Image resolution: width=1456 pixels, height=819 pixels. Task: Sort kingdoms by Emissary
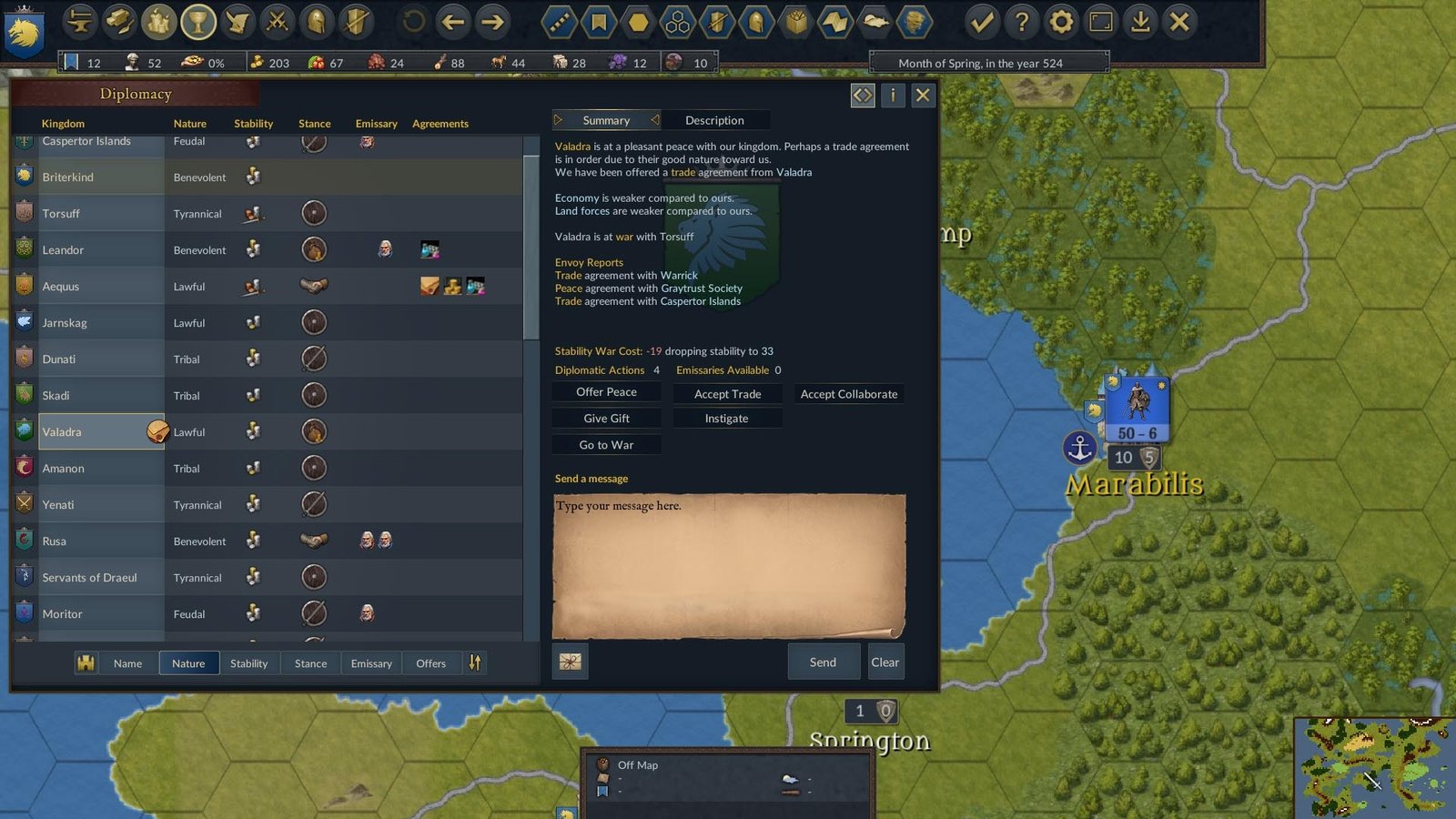click(x=371, y=663)
